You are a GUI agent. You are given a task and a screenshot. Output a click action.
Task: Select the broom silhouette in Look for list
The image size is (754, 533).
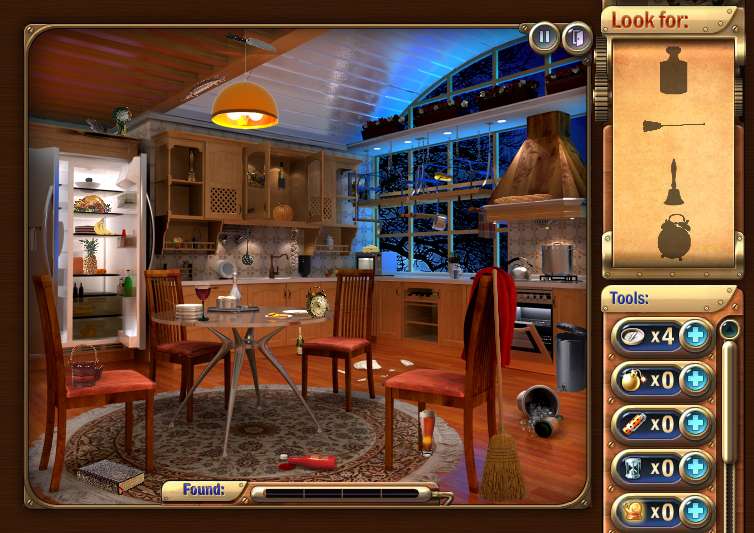tap(673, 126)
